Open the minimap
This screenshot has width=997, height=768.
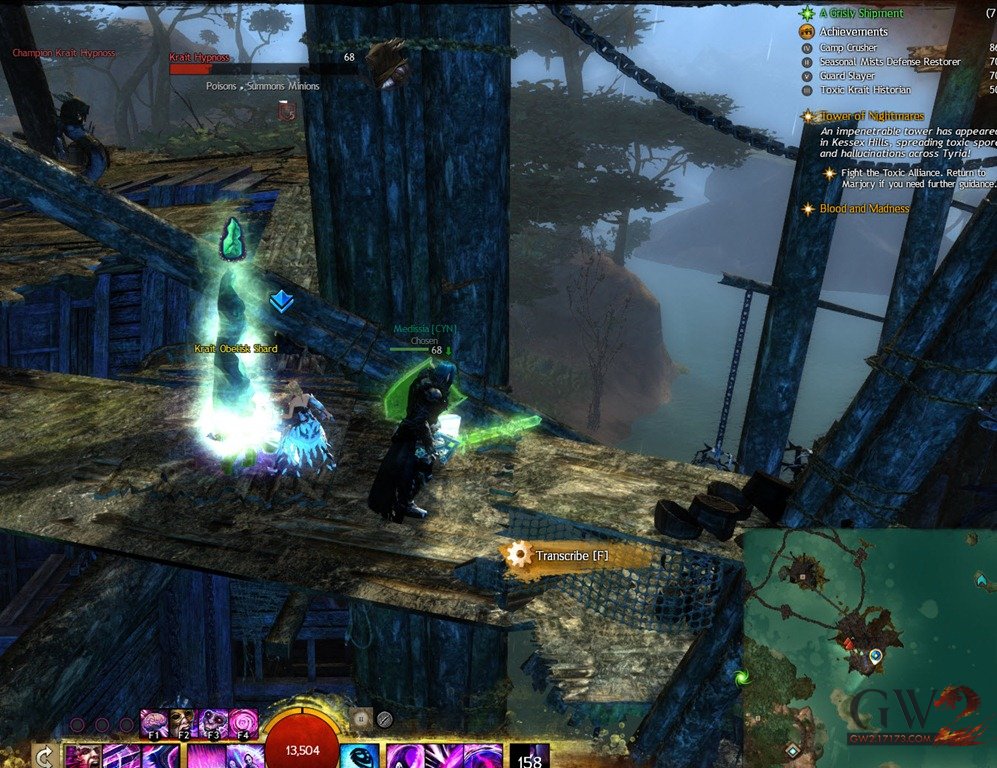[868, 648]
